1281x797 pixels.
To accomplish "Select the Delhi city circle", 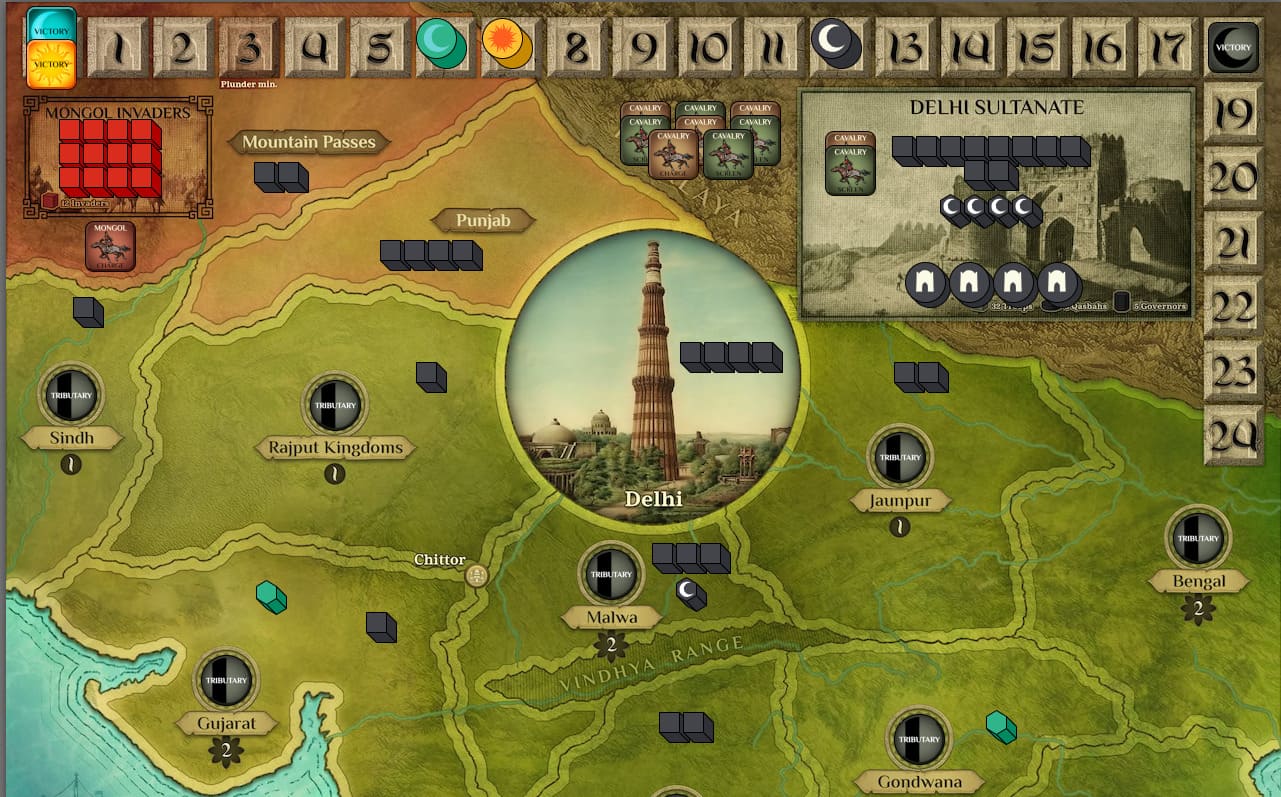I will 652,380.
